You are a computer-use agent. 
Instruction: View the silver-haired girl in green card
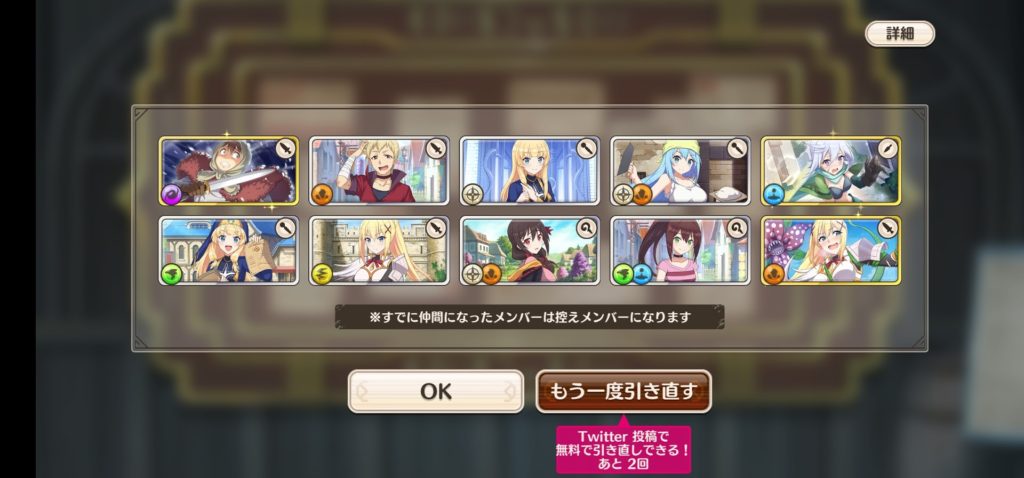[830, 170]
